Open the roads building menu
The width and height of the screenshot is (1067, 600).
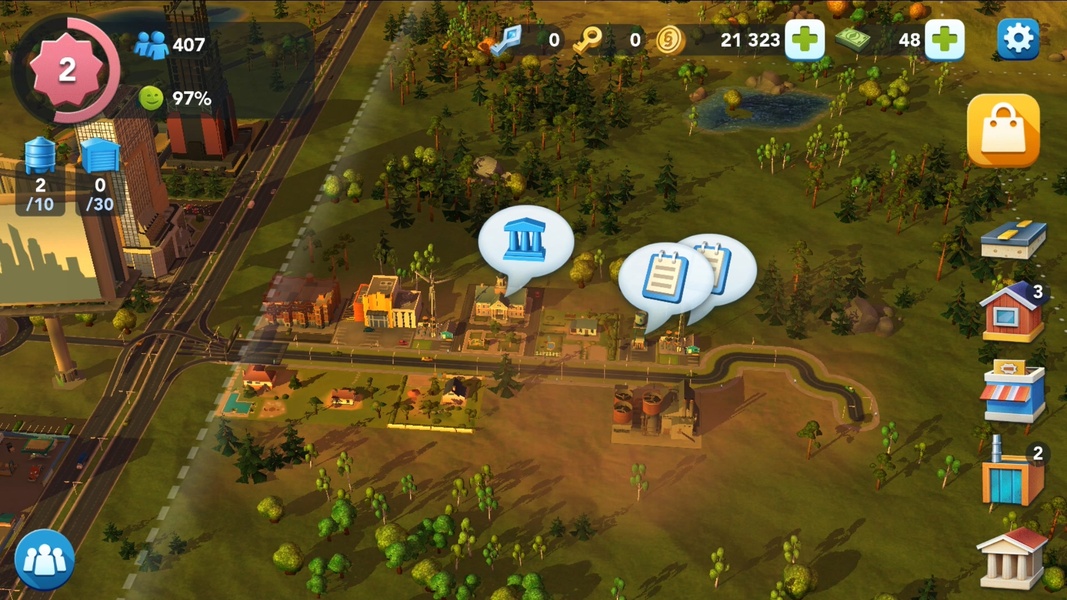point(1012,240)
